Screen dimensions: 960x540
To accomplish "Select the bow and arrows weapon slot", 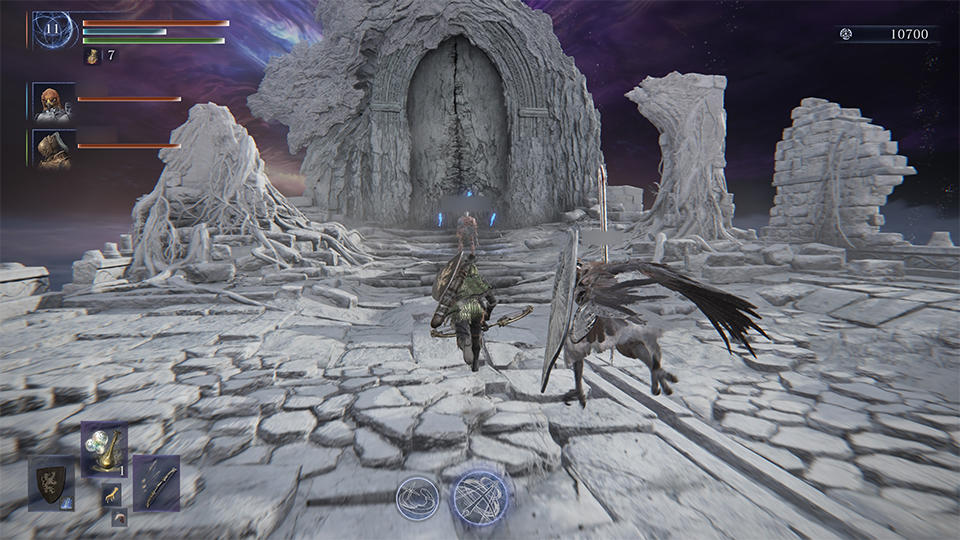I will click(x=155, y=482).
